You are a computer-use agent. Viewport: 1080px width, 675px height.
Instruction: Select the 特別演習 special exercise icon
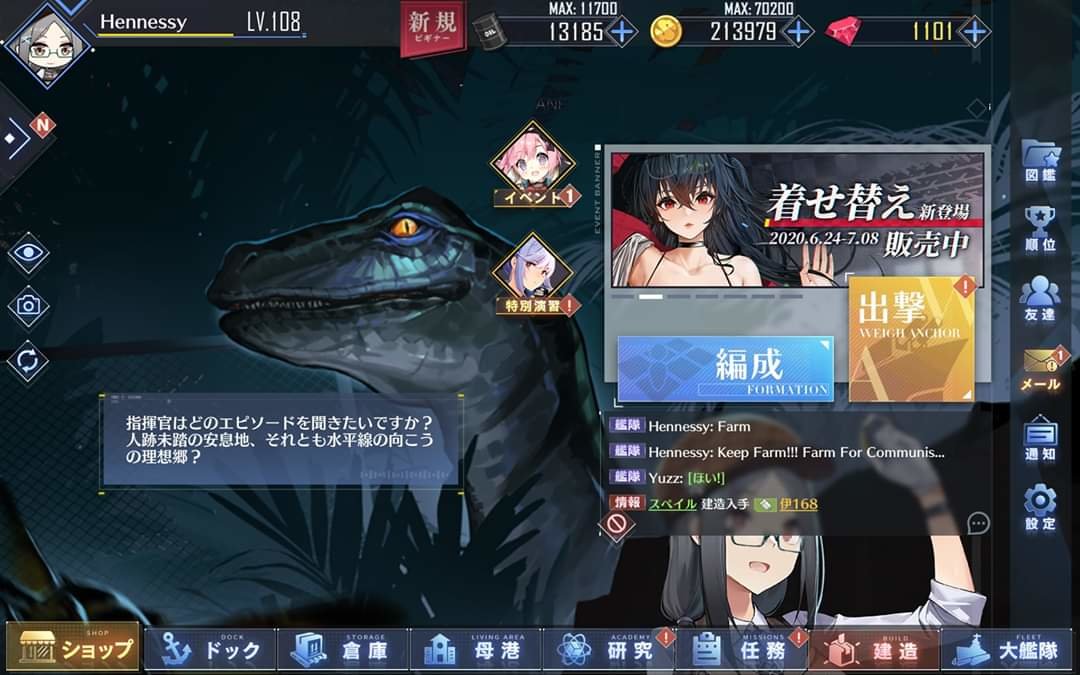(x=533, y=273)
